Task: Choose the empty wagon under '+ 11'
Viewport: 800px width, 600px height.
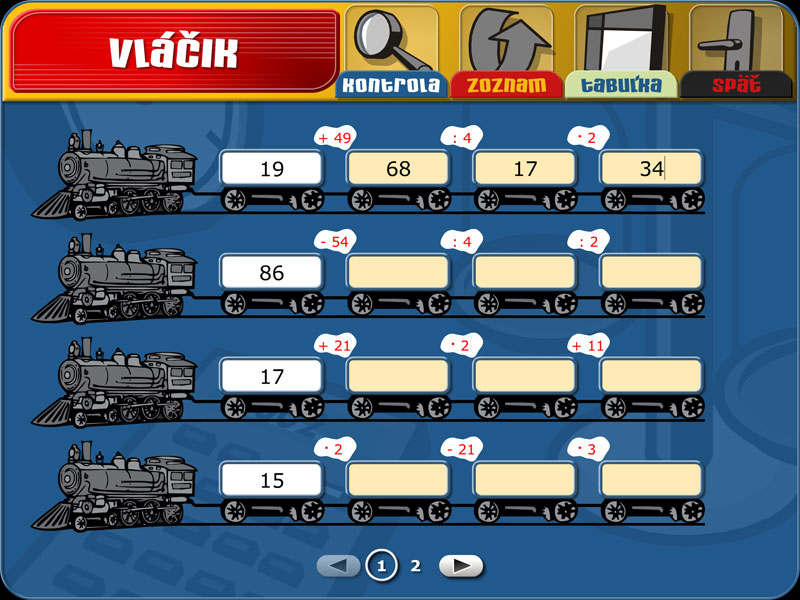Action: point(651,377)
